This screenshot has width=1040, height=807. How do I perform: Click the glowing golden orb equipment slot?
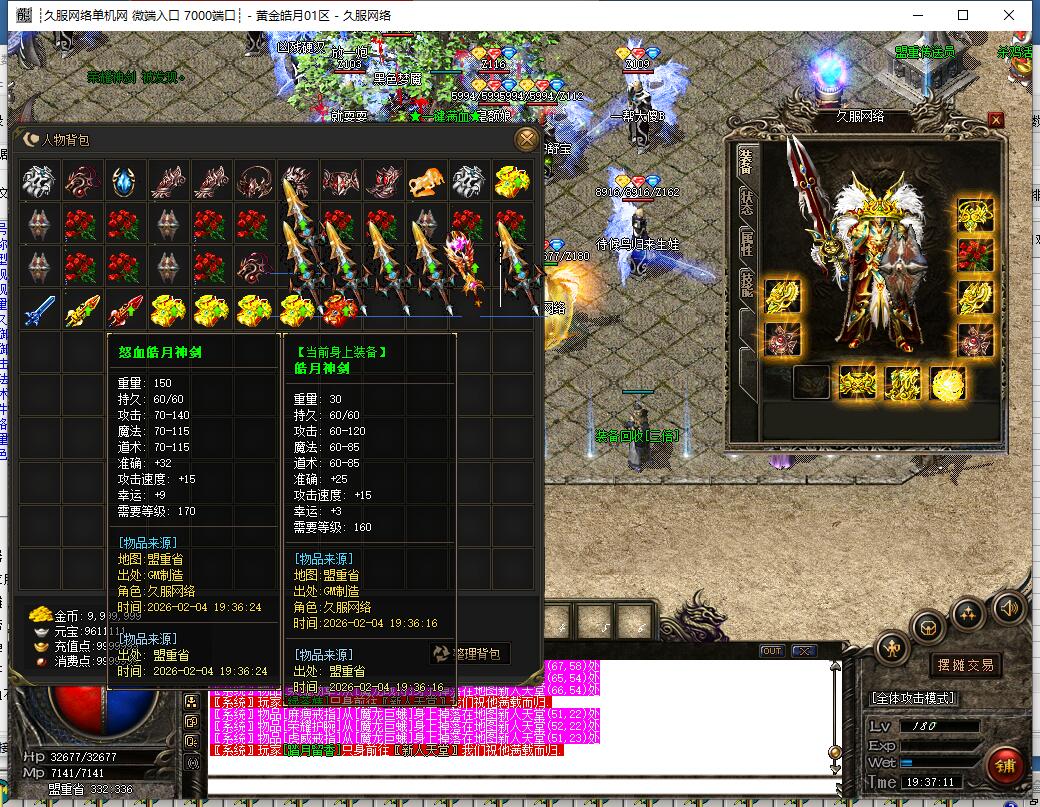946,383
